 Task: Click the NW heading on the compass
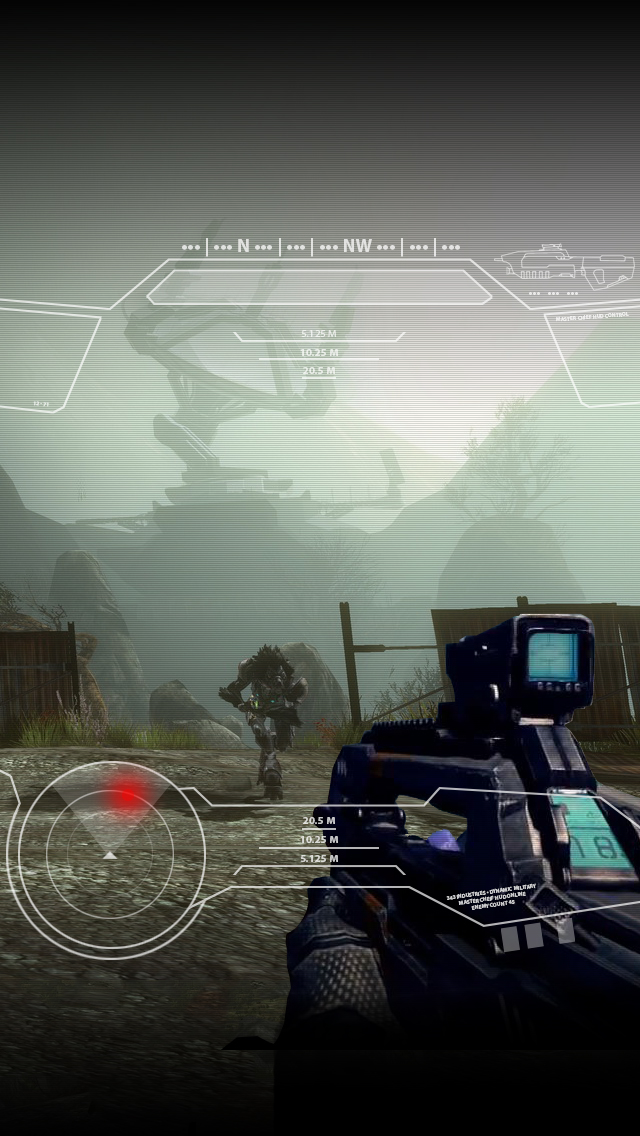tap(357, 246)
